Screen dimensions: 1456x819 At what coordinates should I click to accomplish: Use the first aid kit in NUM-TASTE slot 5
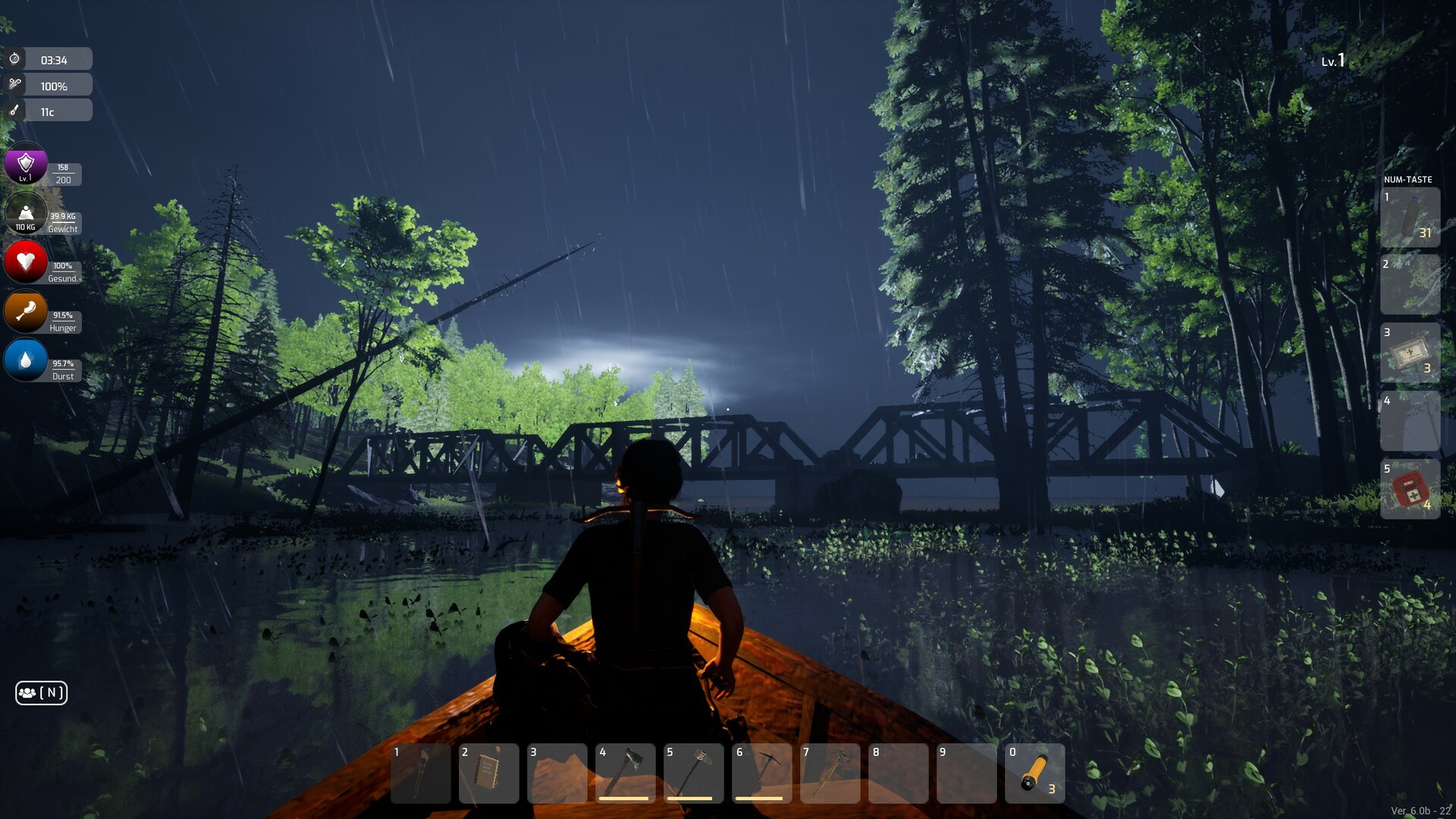1410,490
